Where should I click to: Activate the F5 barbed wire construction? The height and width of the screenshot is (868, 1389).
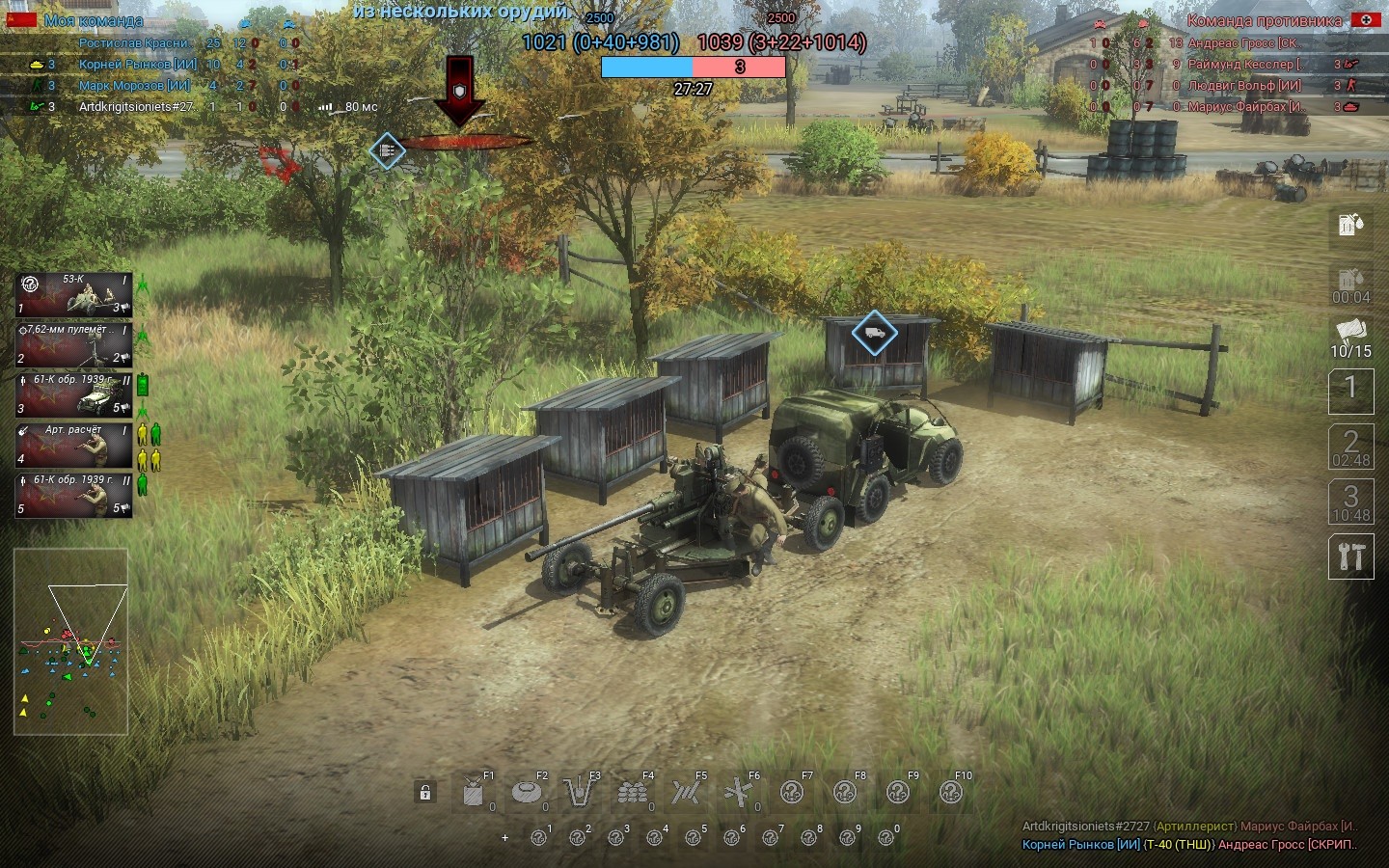pos(686,793)
